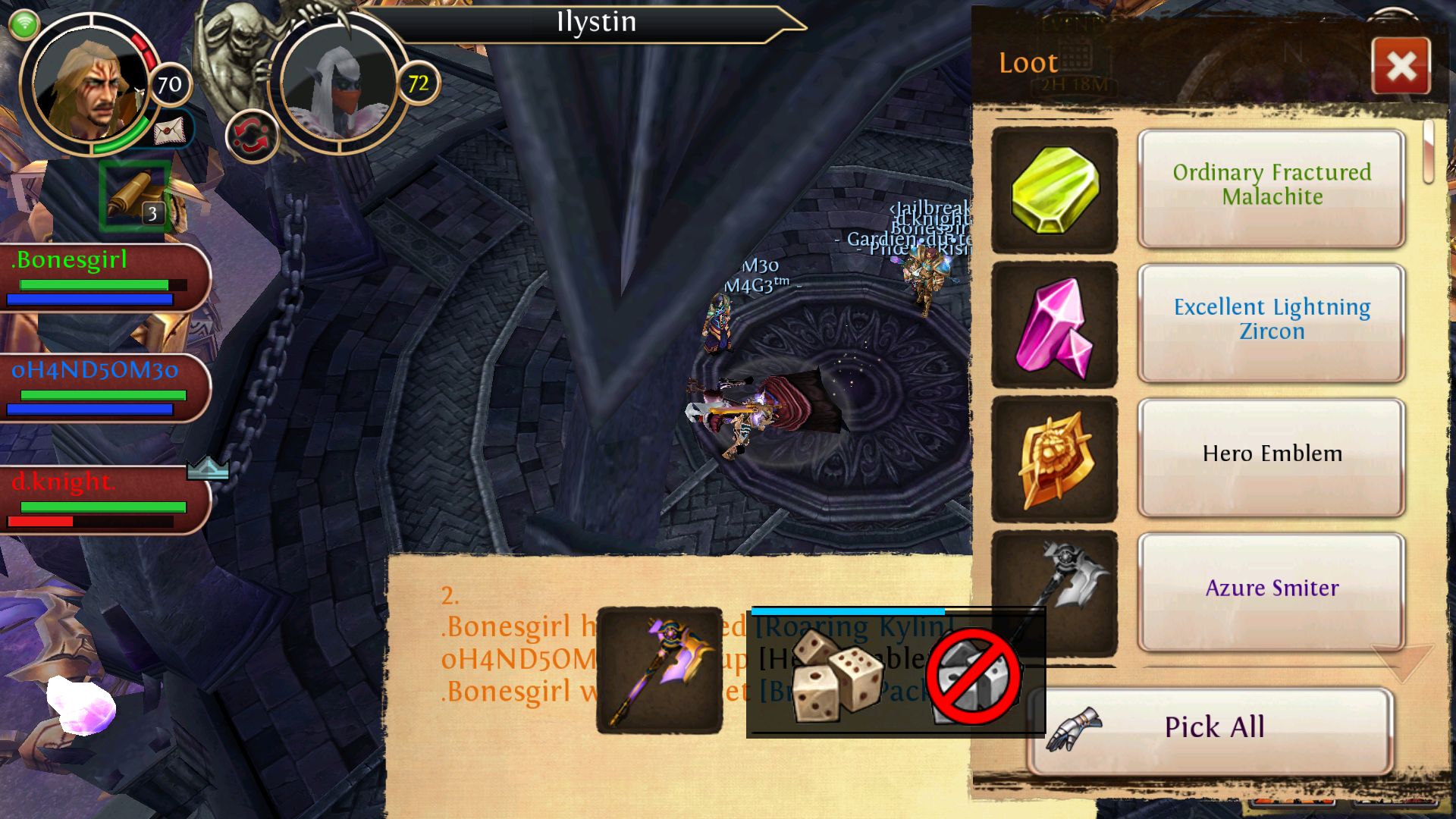The image size is (1456, 819).
Task: Open your own character portrait
Action: pos(89,83)
